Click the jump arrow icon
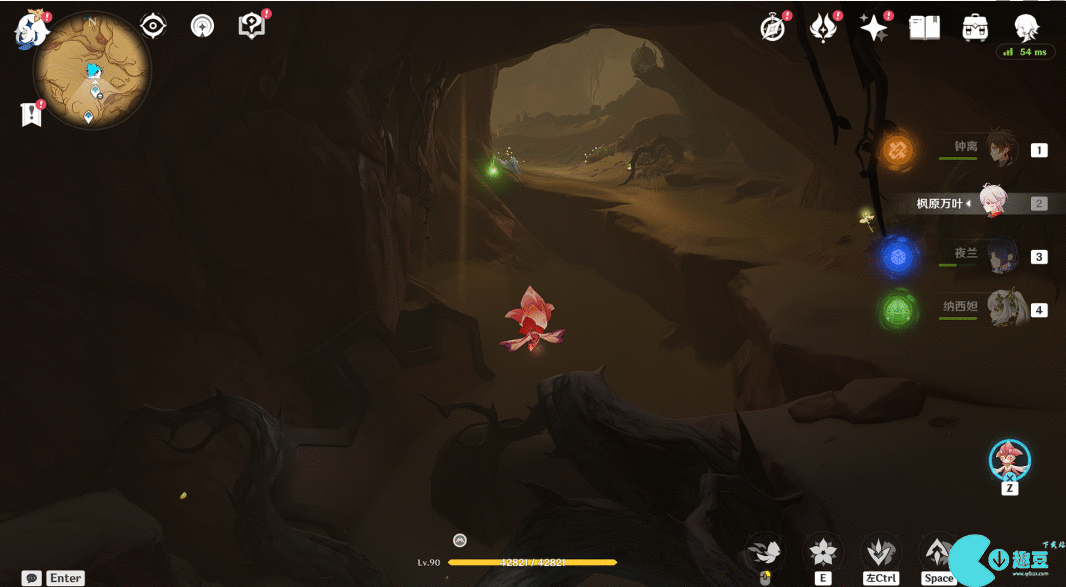The height and width of the screenshot is (587, 1066). point(938,551)
